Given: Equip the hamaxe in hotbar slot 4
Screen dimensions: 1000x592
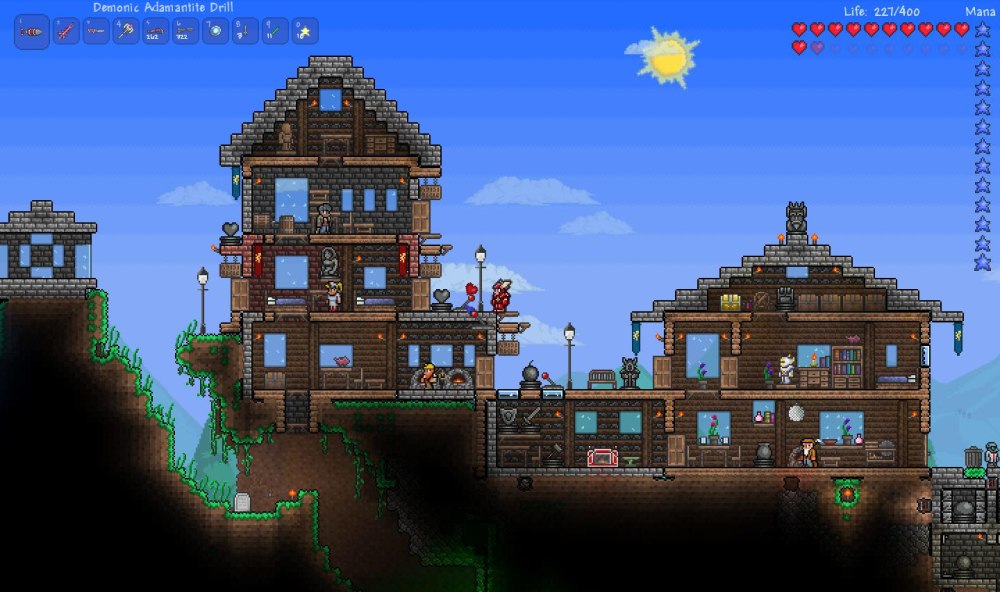Looking at the screenshot, I should (x=126, y=32).
